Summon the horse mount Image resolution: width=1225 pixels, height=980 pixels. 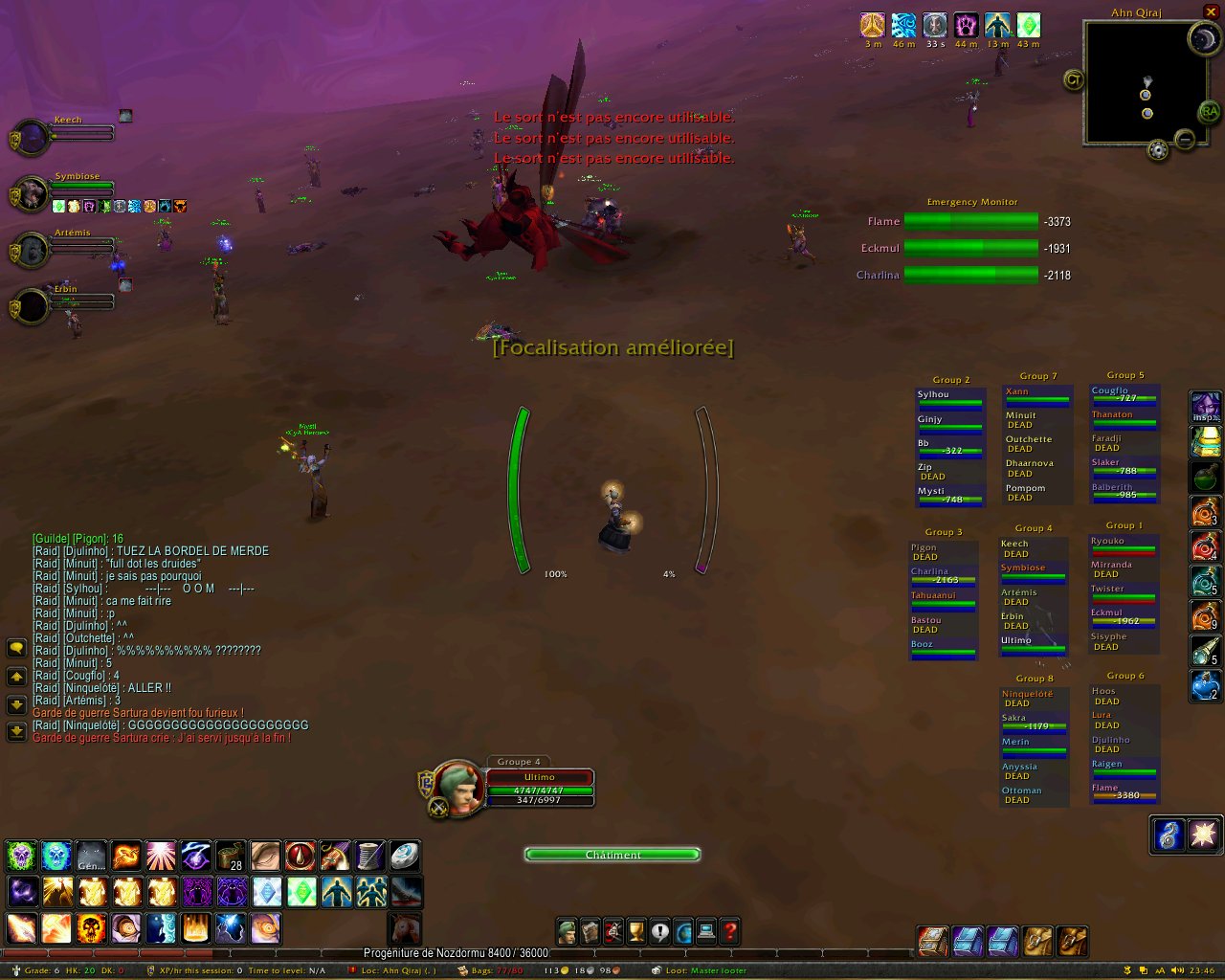405,928
